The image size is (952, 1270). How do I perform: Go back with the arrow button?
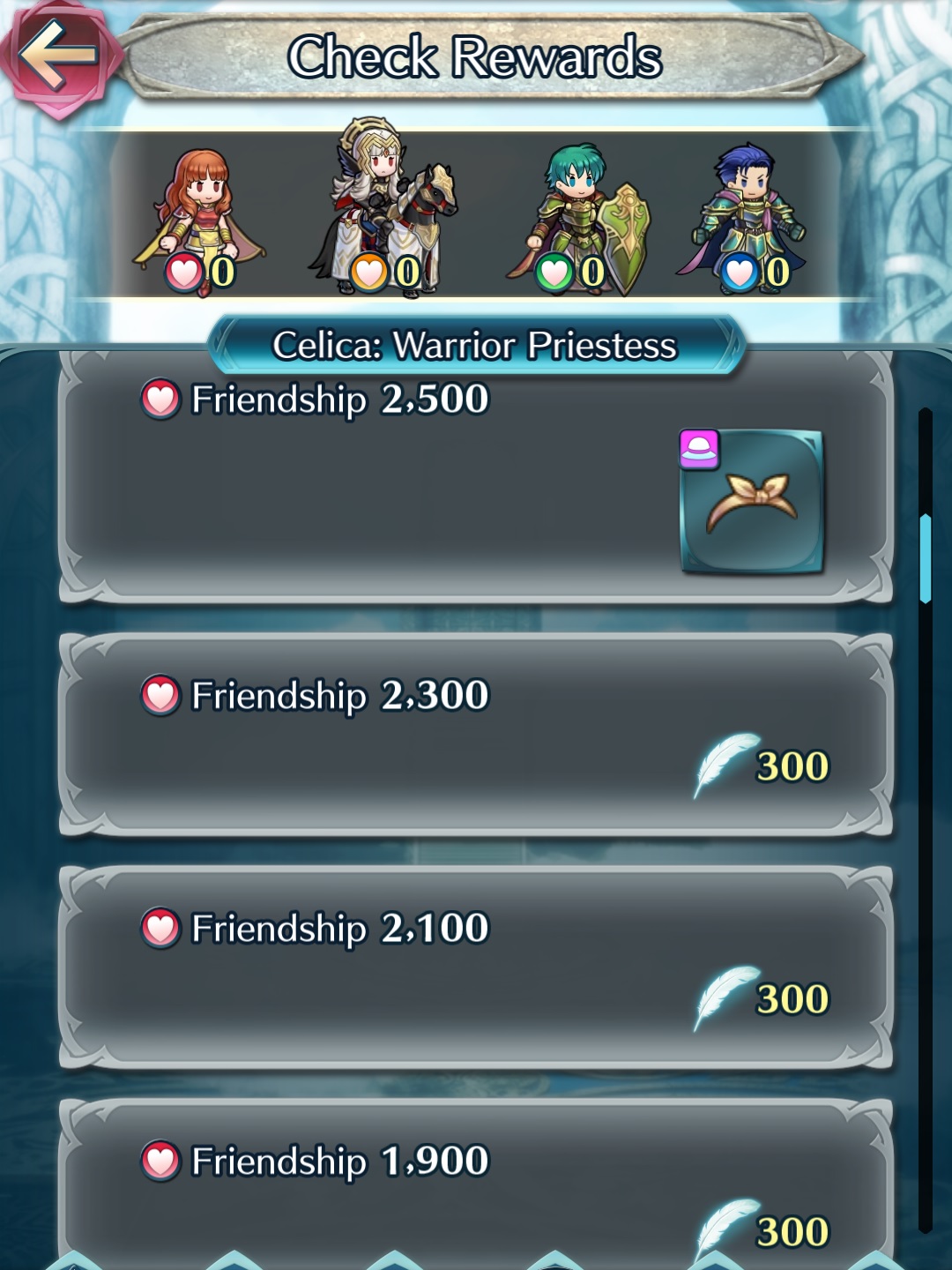click(58, 56)
